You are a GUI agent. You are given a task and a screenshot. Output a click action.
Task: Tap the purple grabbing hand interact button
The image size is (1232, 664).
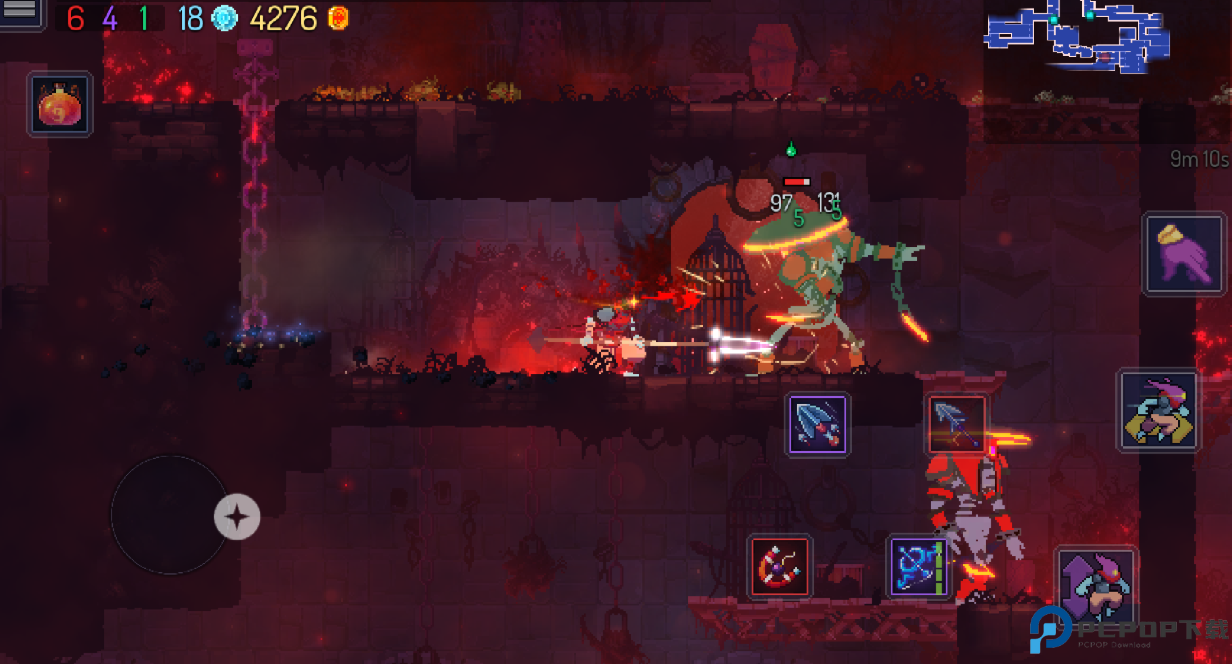[x=1185, y=253]
